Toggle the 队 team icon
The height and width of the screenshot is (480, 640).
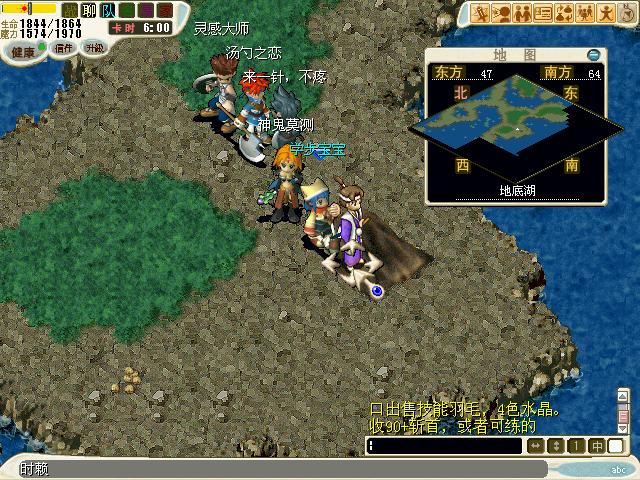(x=107, y=10)
